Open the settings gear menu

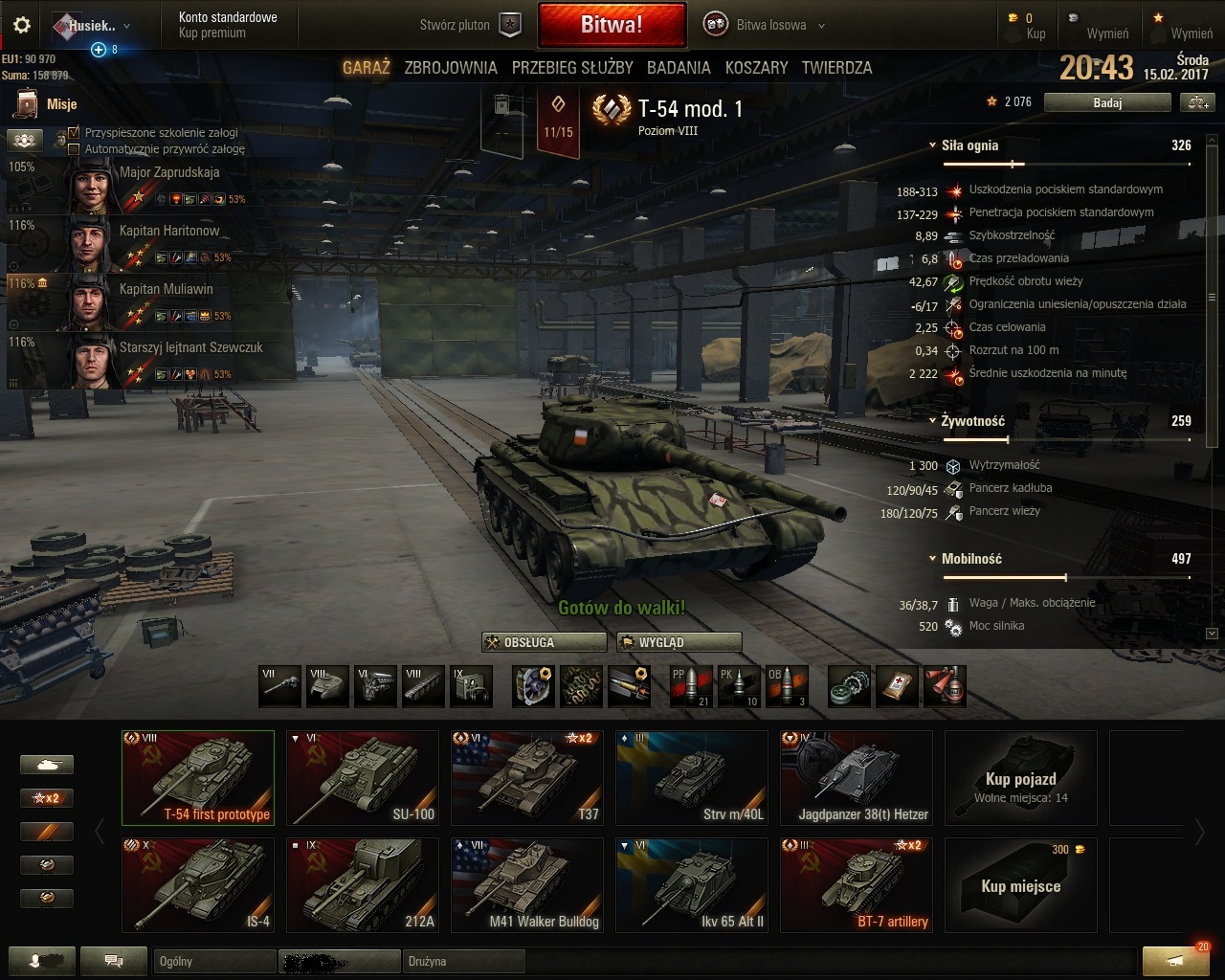(22, 26)
